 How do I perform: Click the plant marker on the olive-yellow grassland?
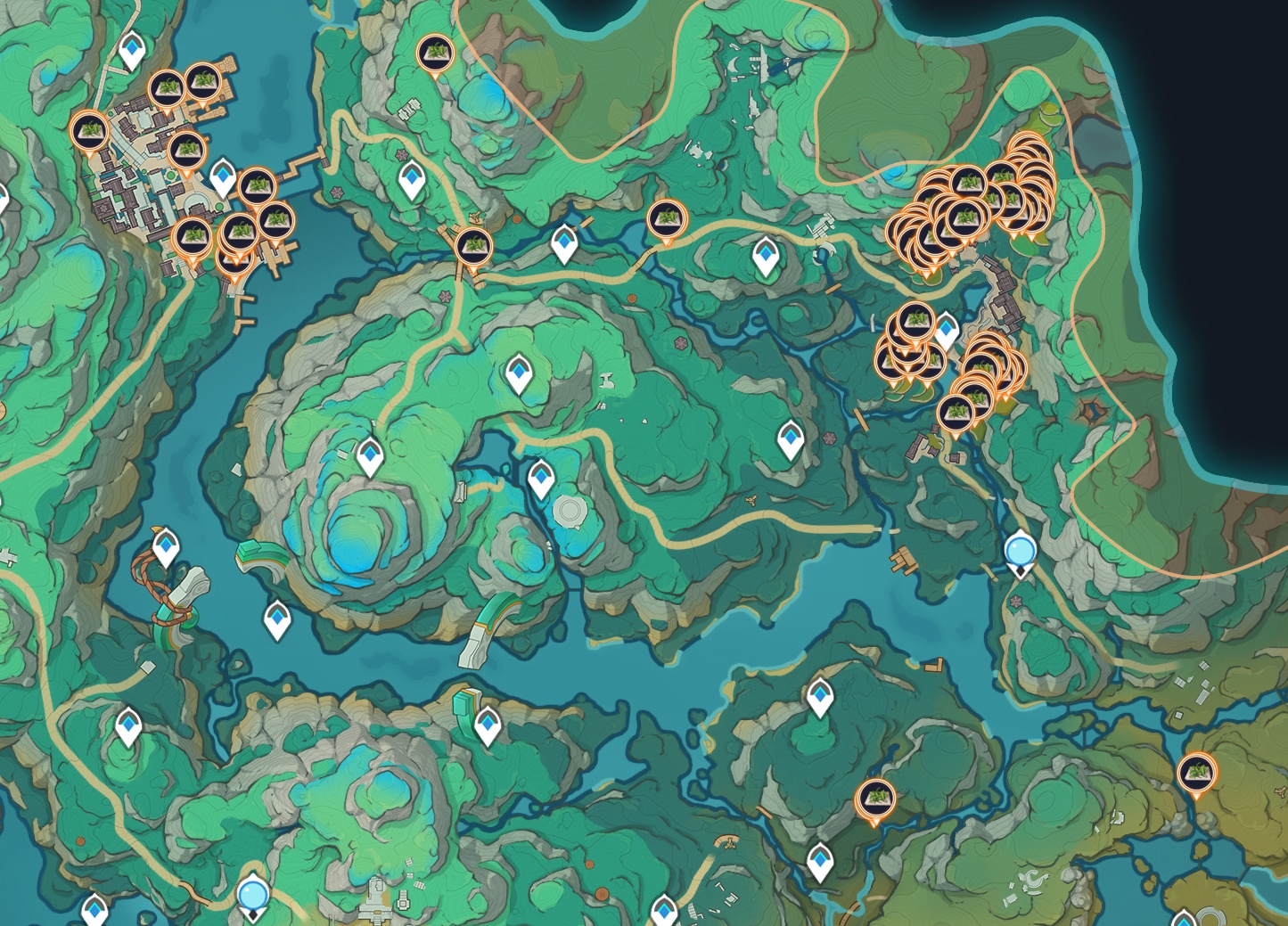[x=1196, y=772]
